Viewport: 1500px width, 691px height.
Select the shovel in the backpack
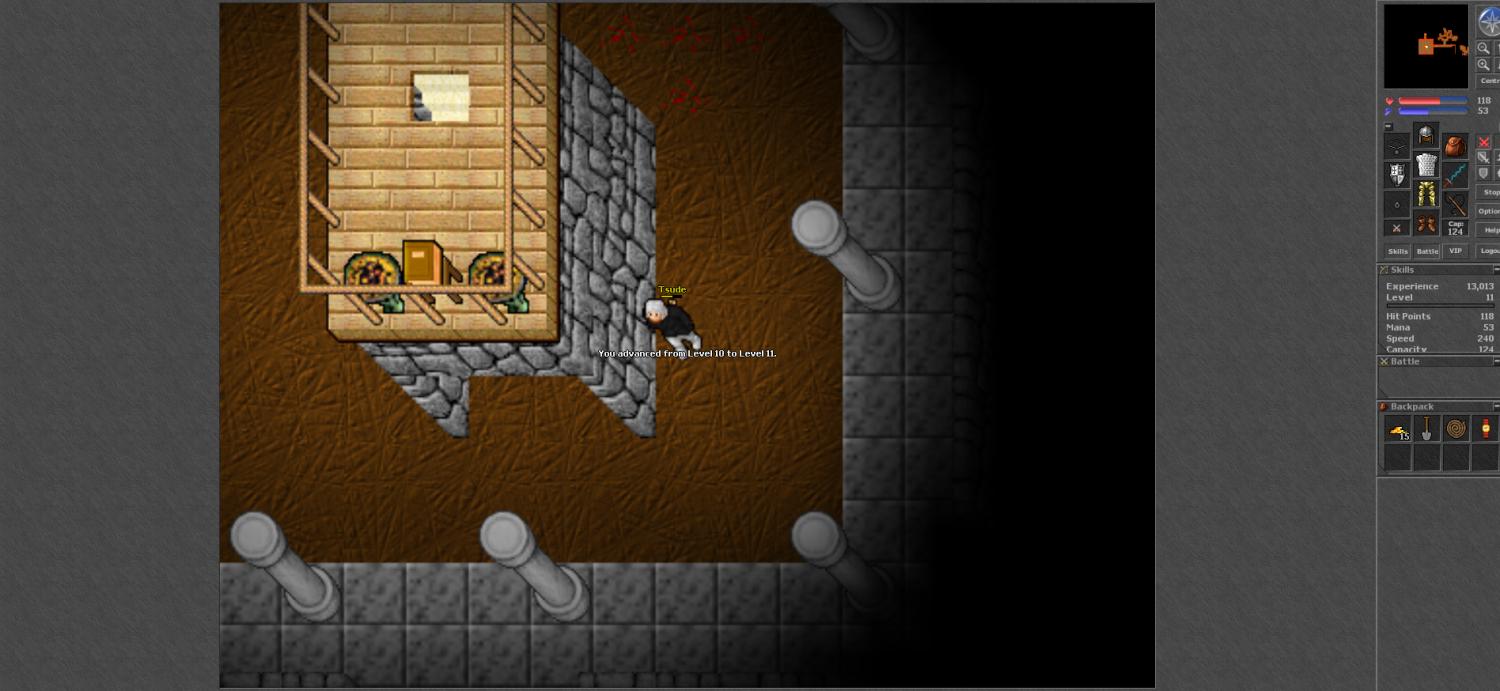click(x=1427, y=429)
